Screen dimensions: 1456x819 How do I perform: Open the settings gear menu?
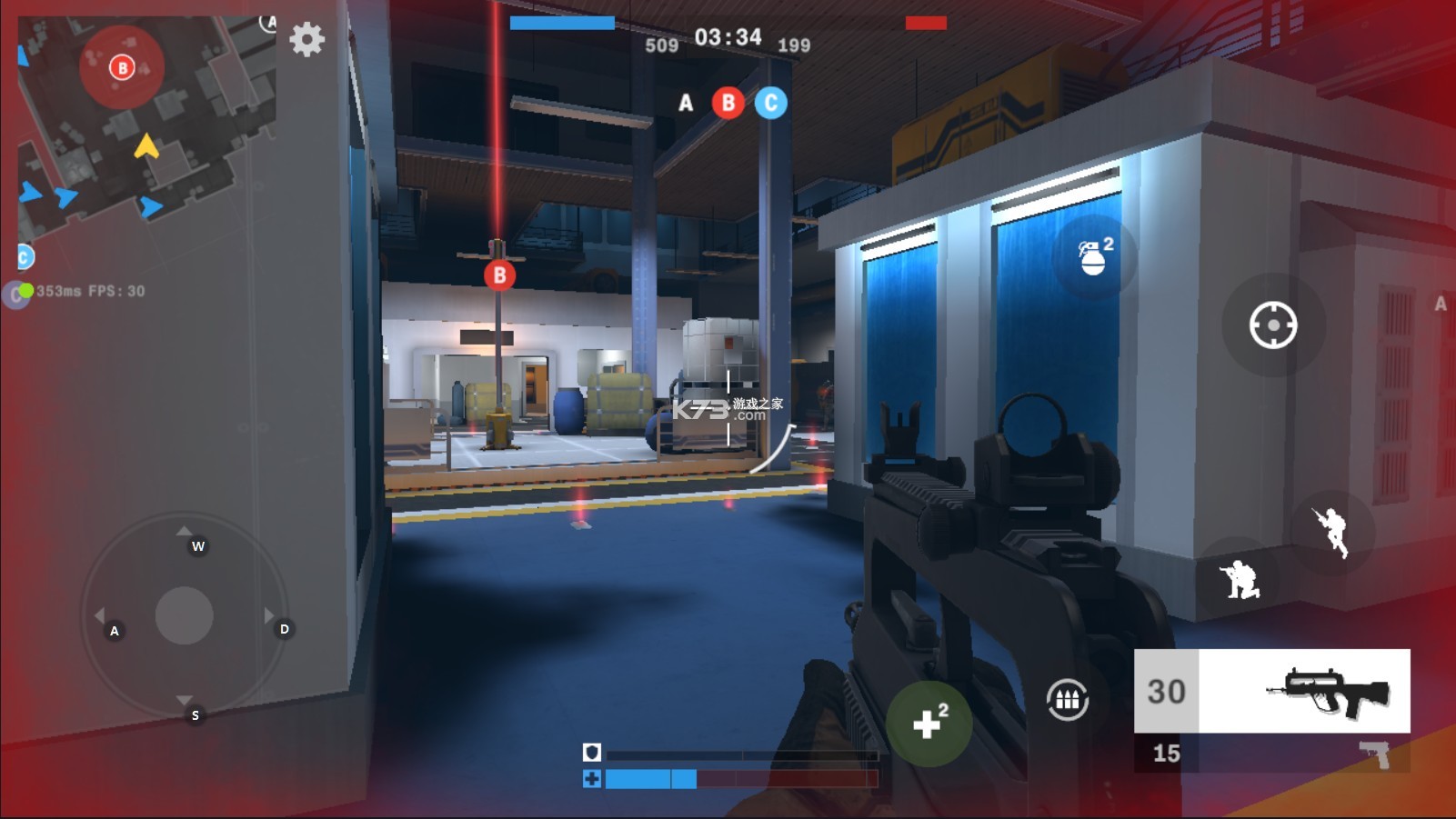306,40
